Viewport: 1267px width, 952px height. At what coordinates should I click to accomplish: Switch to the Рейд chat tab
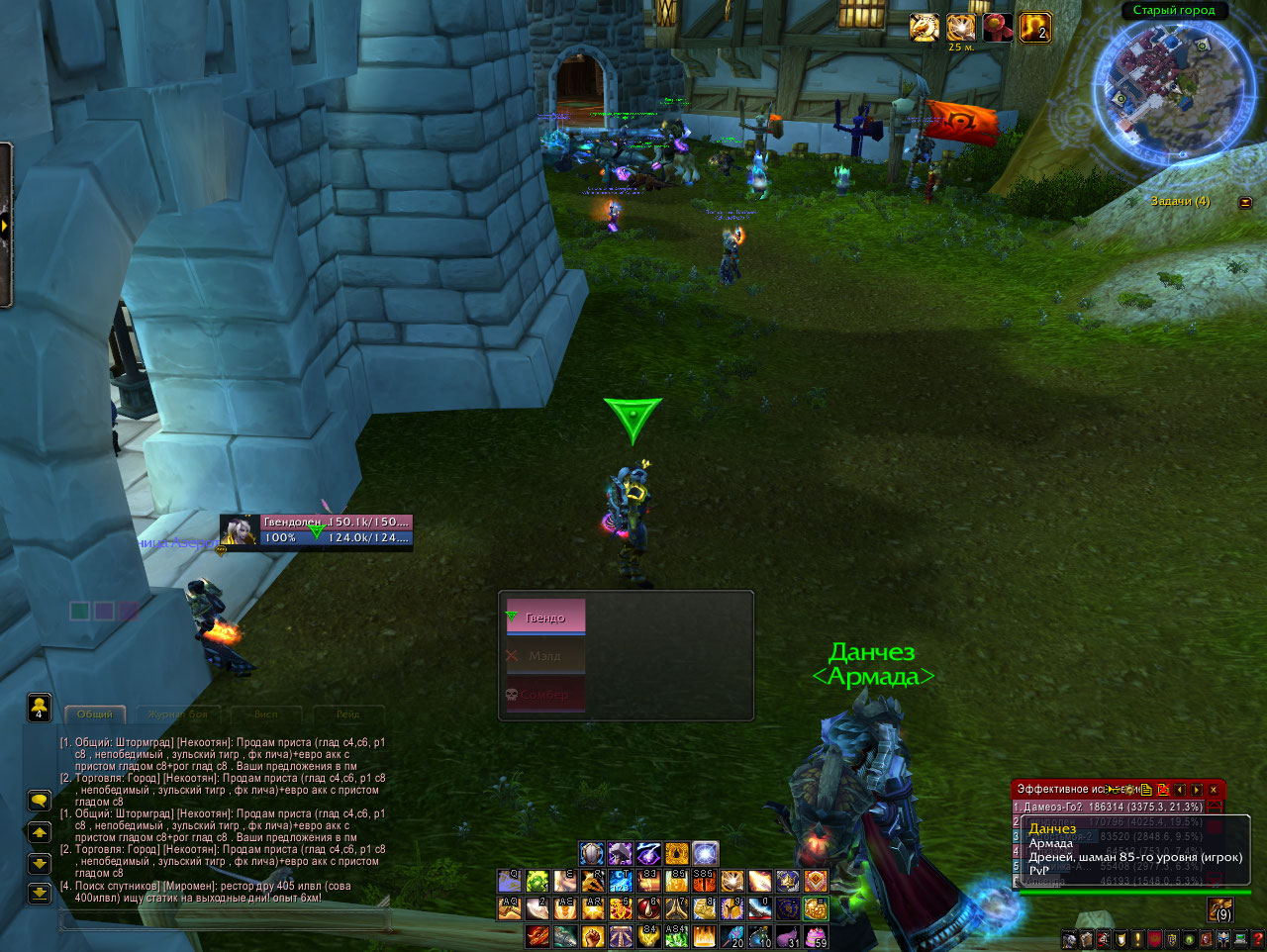click(x=347, y=714)
